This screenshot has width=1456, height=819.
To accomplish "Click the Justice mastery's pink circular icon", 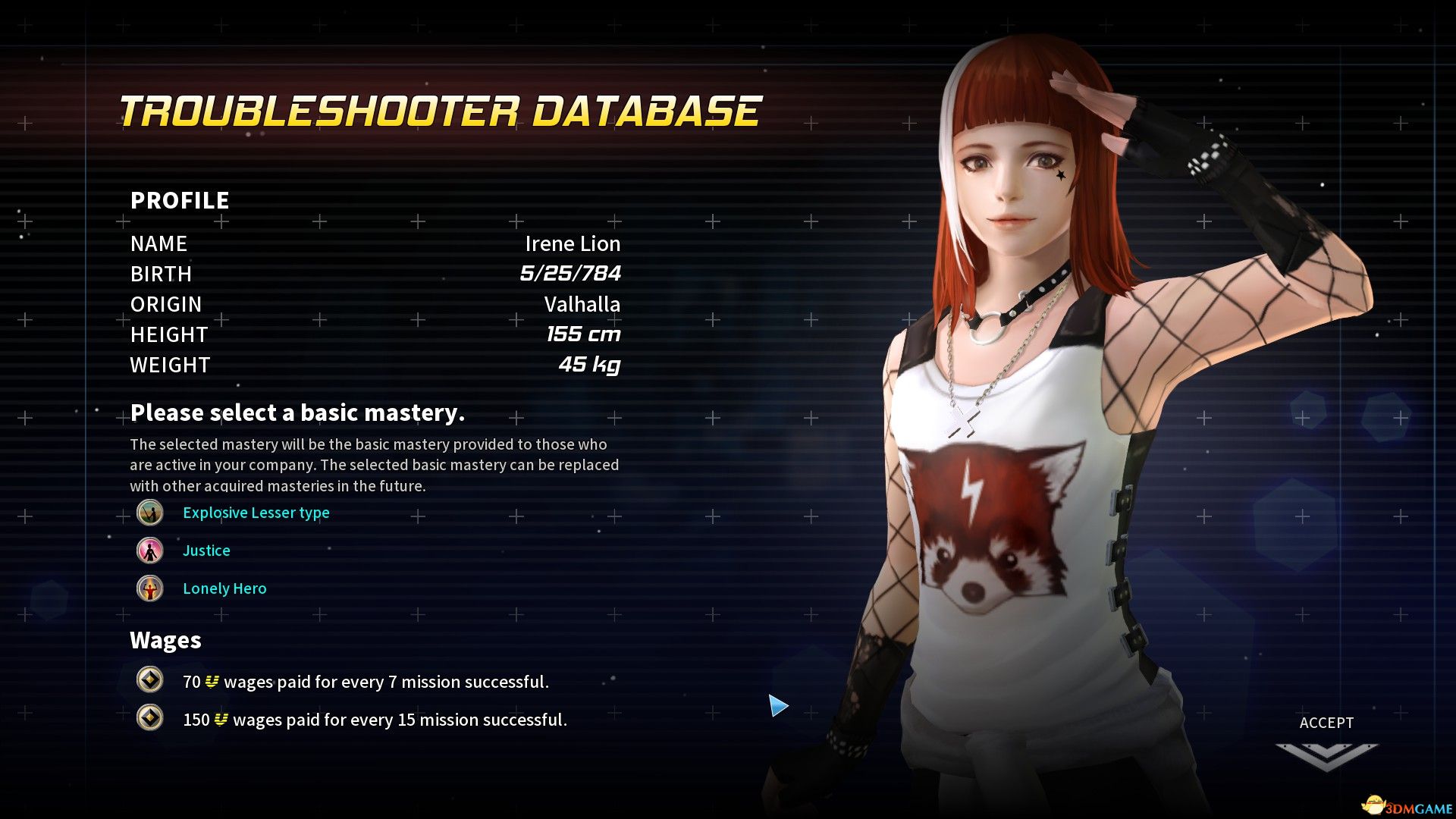I will click(x=150, y=551).
